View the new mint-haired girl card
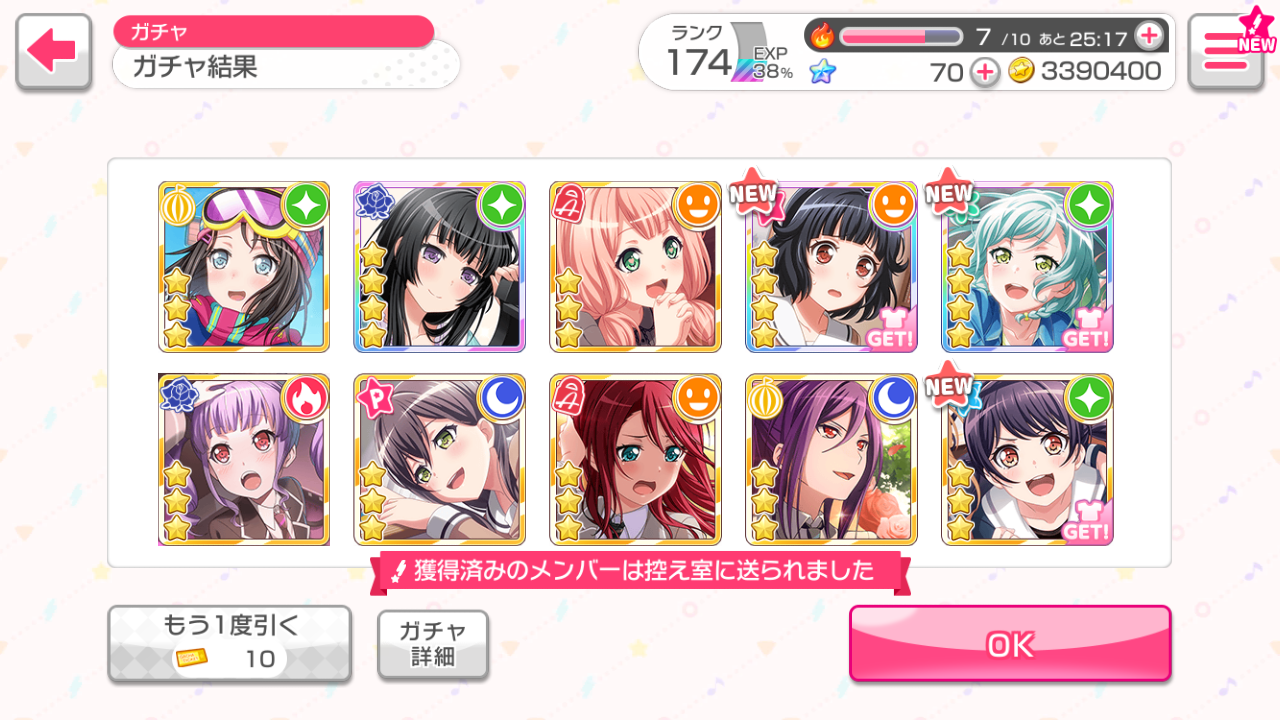 click(1027, 267)
